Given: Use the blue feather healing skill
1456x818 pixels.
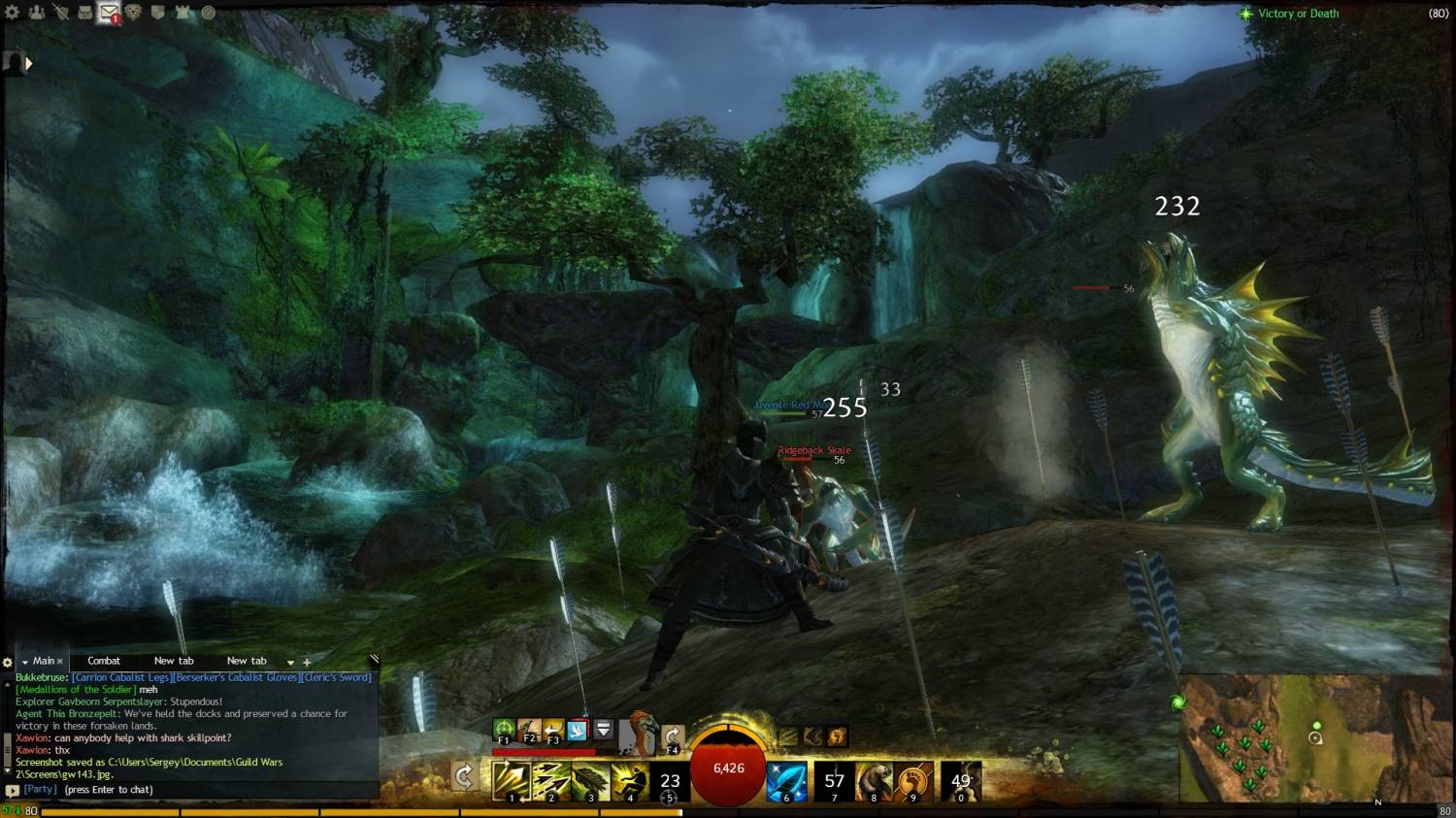Looking at the screenshot, I should pos(786,781).
